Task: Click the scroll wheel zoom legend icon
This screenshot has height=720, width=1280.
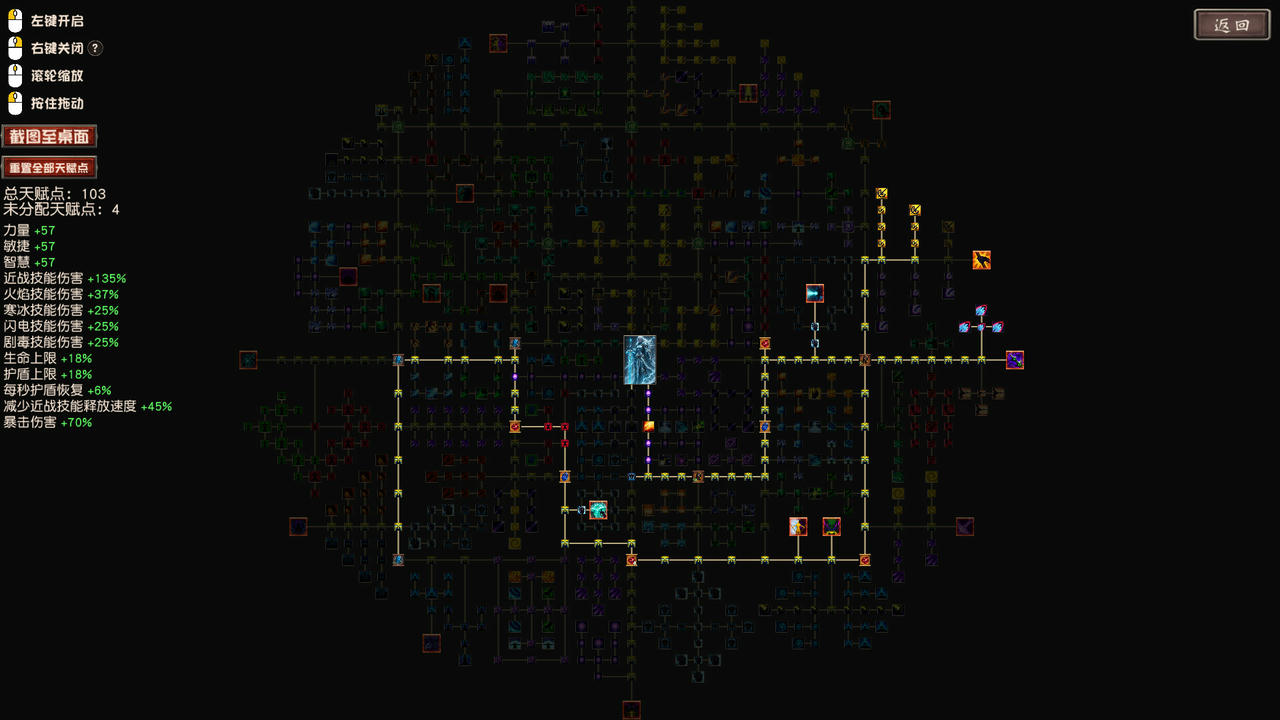Action: point(15,75)
